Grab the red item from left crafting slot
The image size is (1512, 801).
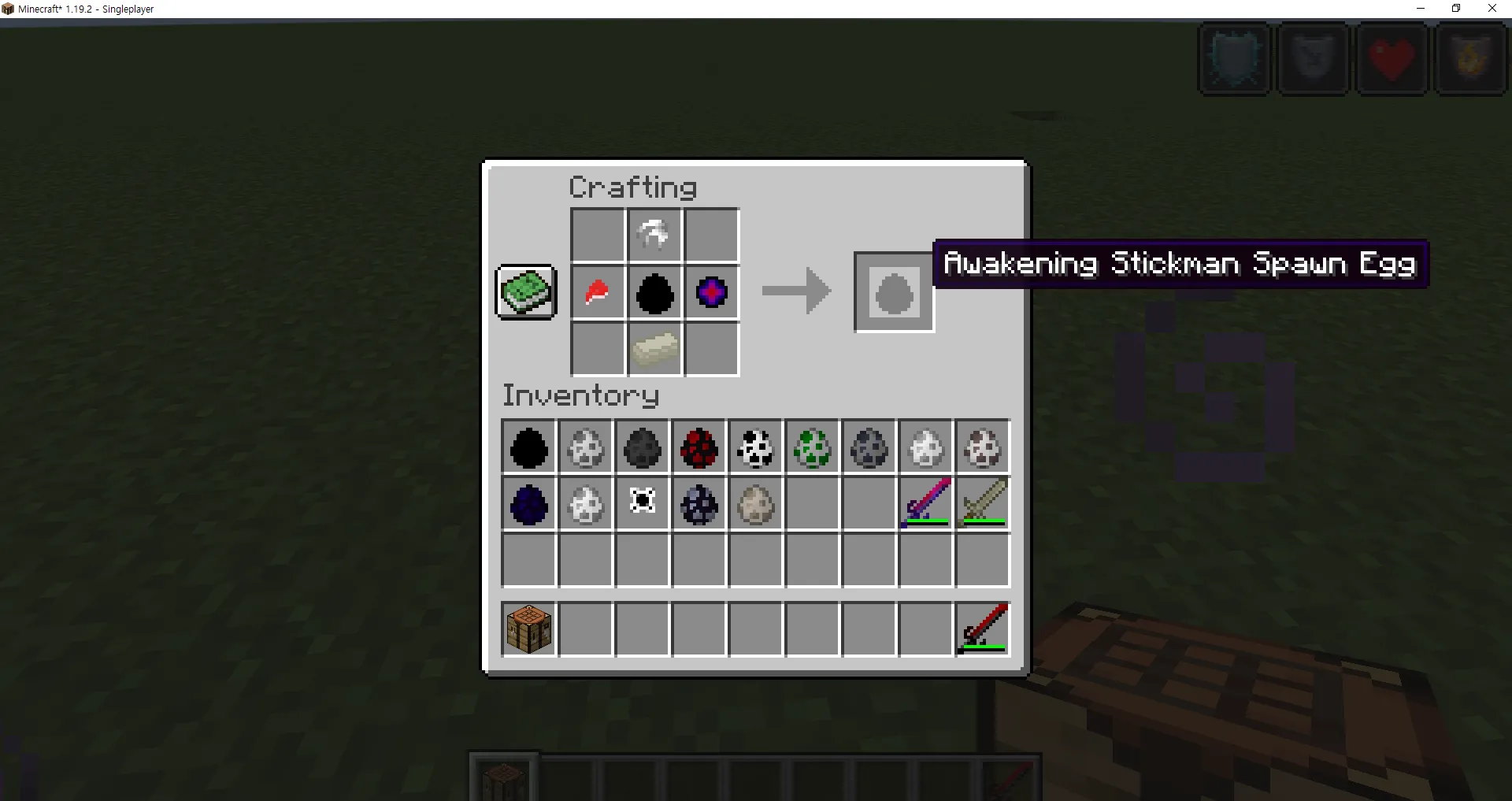point(598,294)
